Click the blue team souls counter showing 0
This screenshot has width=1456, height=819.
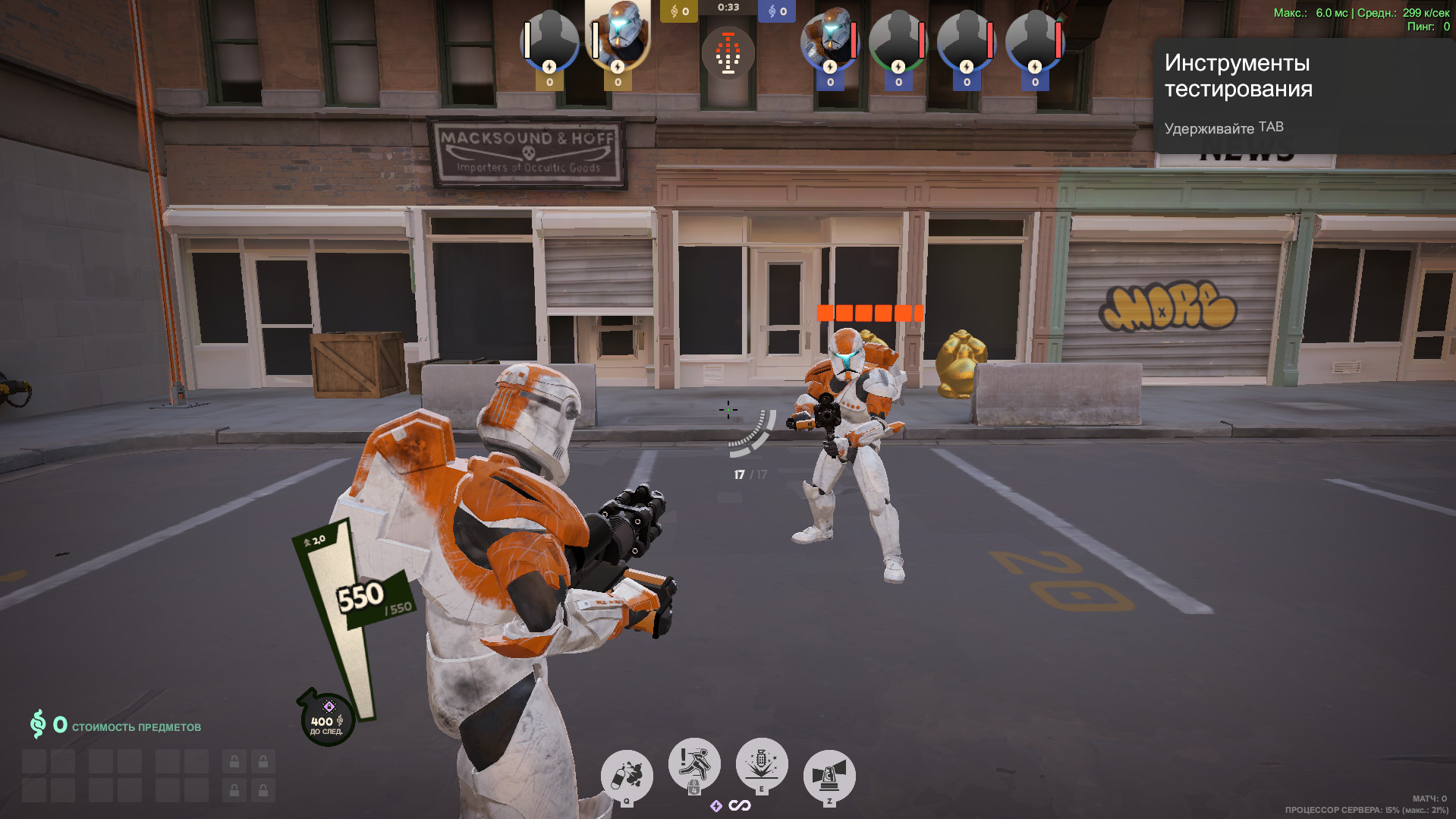[775, 11]
